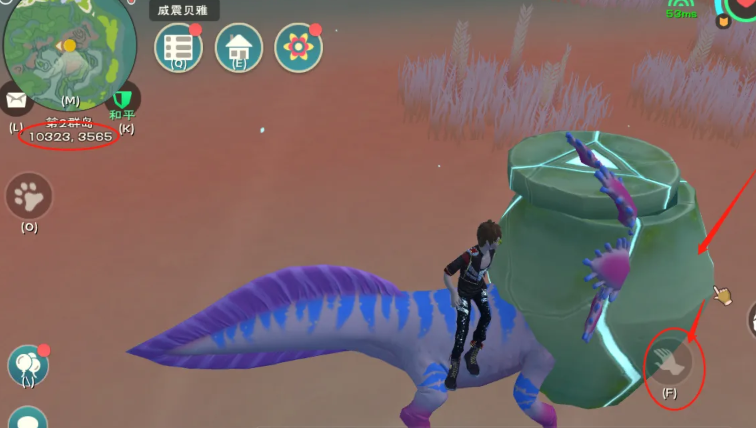Open the flower icon menu

tap(298, 46)
